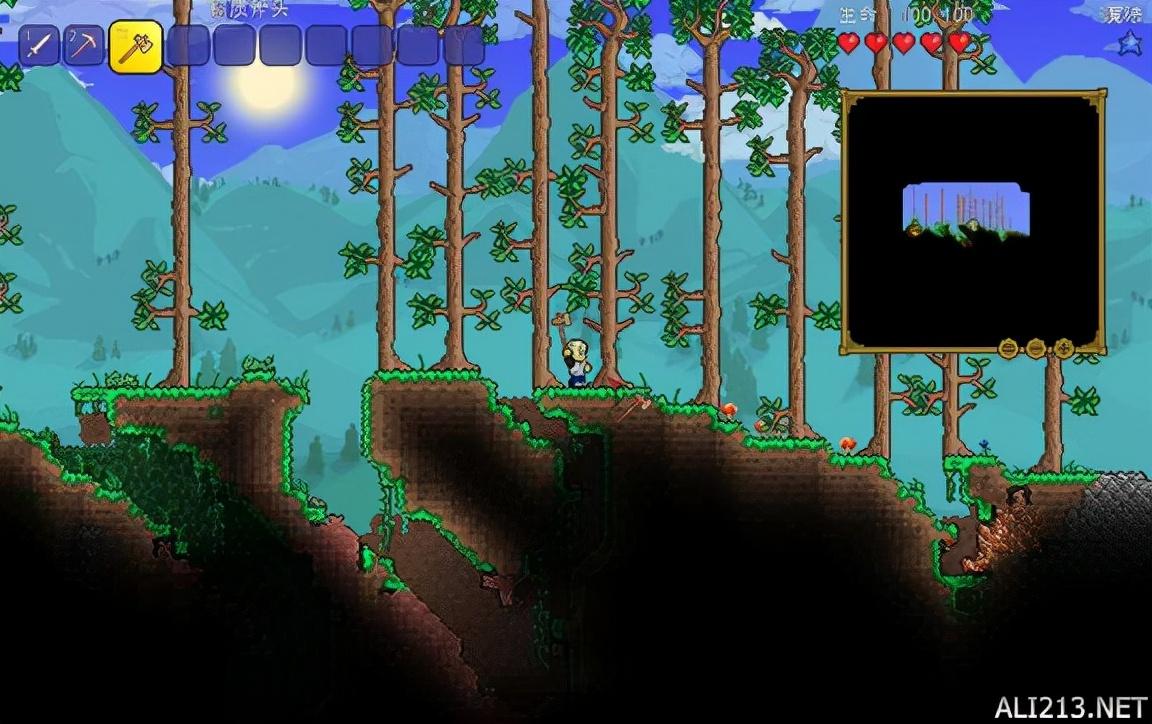Select the shortsword hotbar slot
This screenshot has width=1152, height=724.
(x=39, y=47)
